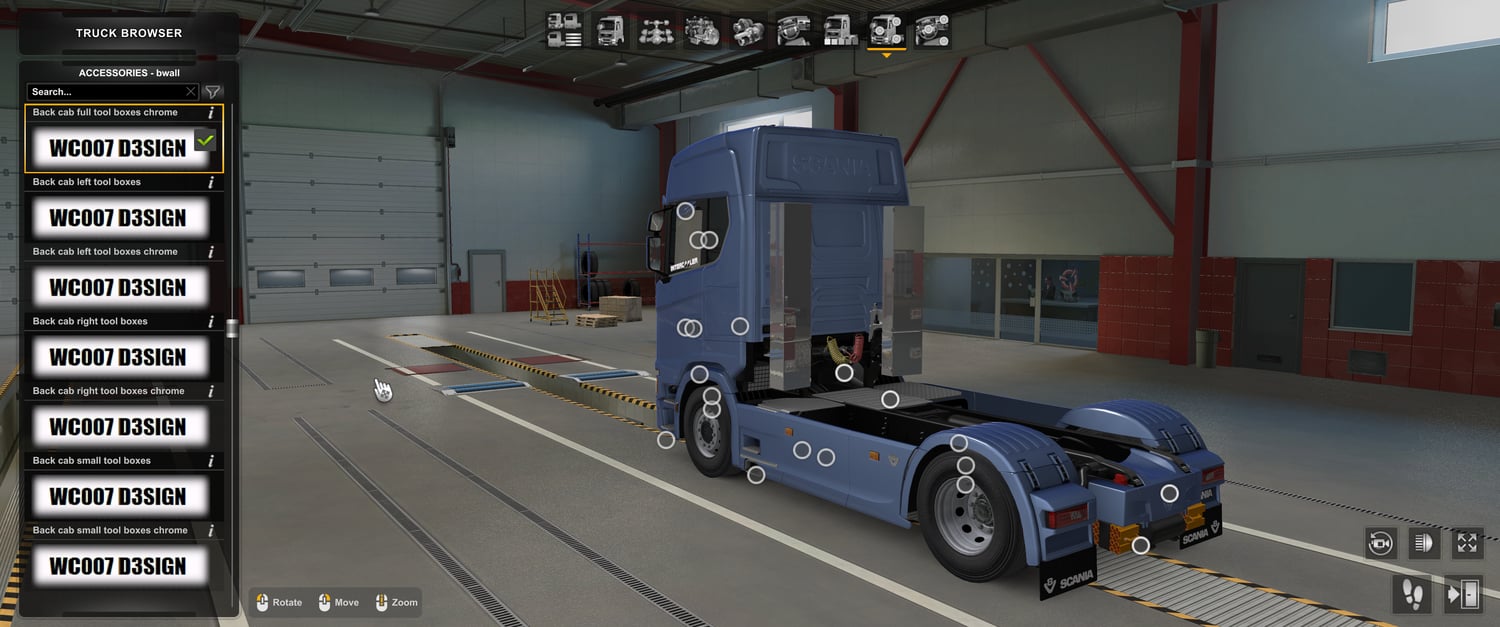
Task: Show info for Back cab full tool boxes chrome
Action: [211, 113]
